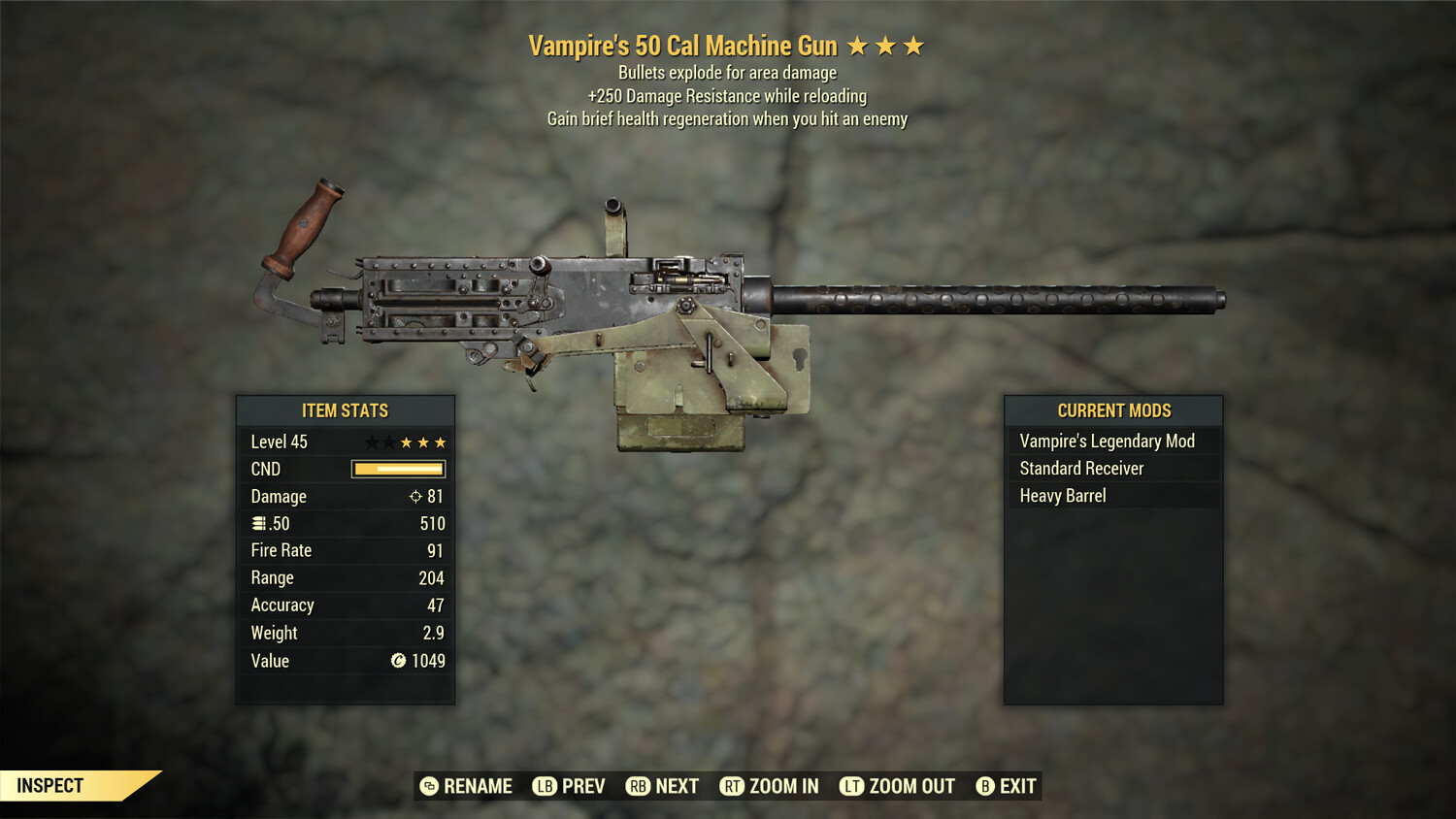Select the Heavy Barrel mod entry
The height and width of the screenshot is (819, 1456).
(x=1062, y=496)
